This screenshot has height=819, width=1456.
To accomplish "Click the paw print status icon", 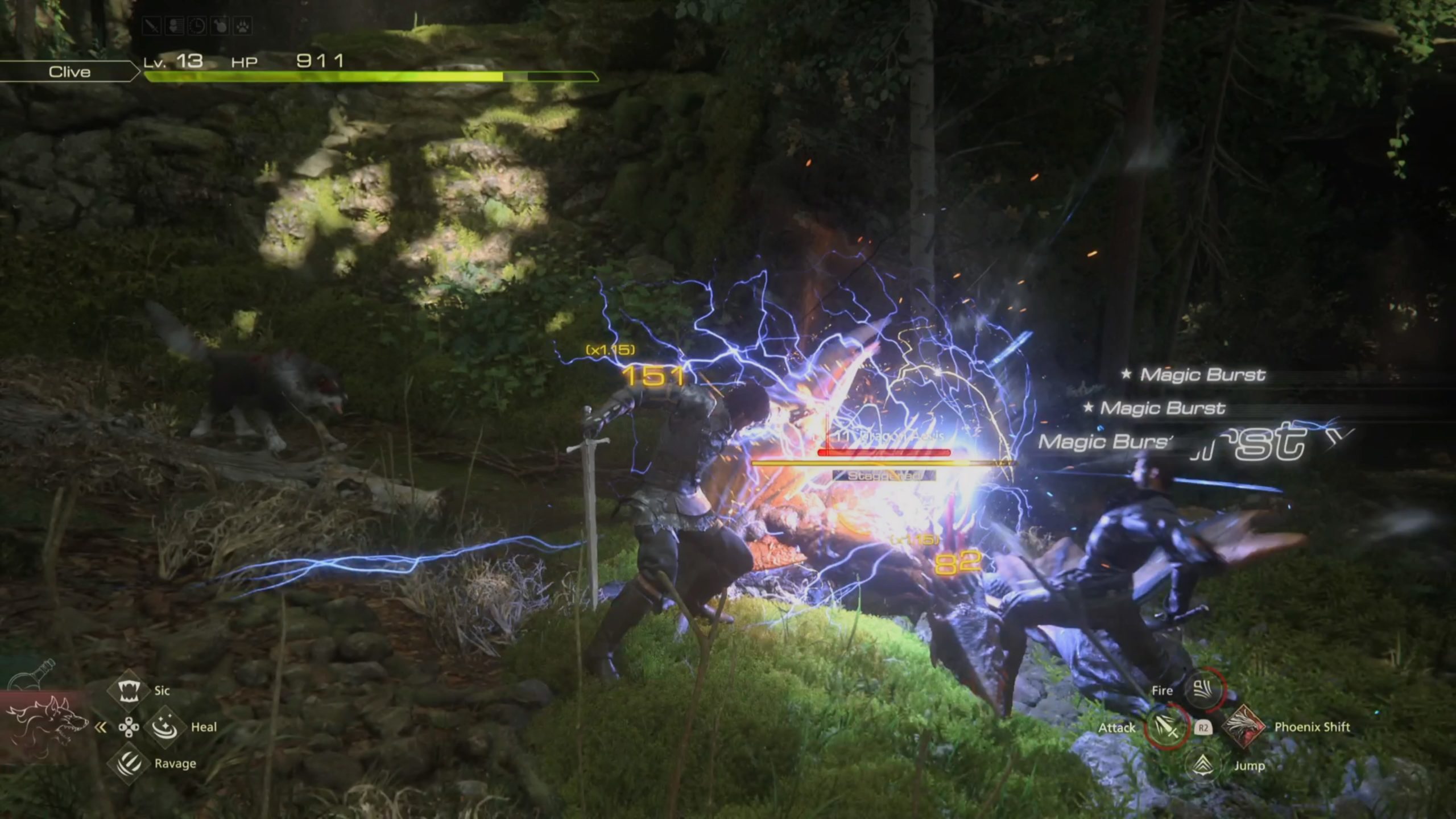I will (243, 26).
